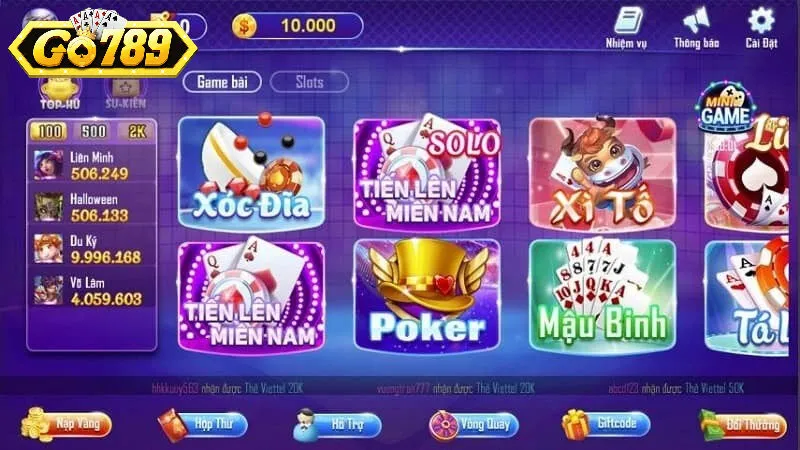Screen dimensions: 800x450
Task: Click the Nạp Vàng deposit button
Action: point(68,424)
